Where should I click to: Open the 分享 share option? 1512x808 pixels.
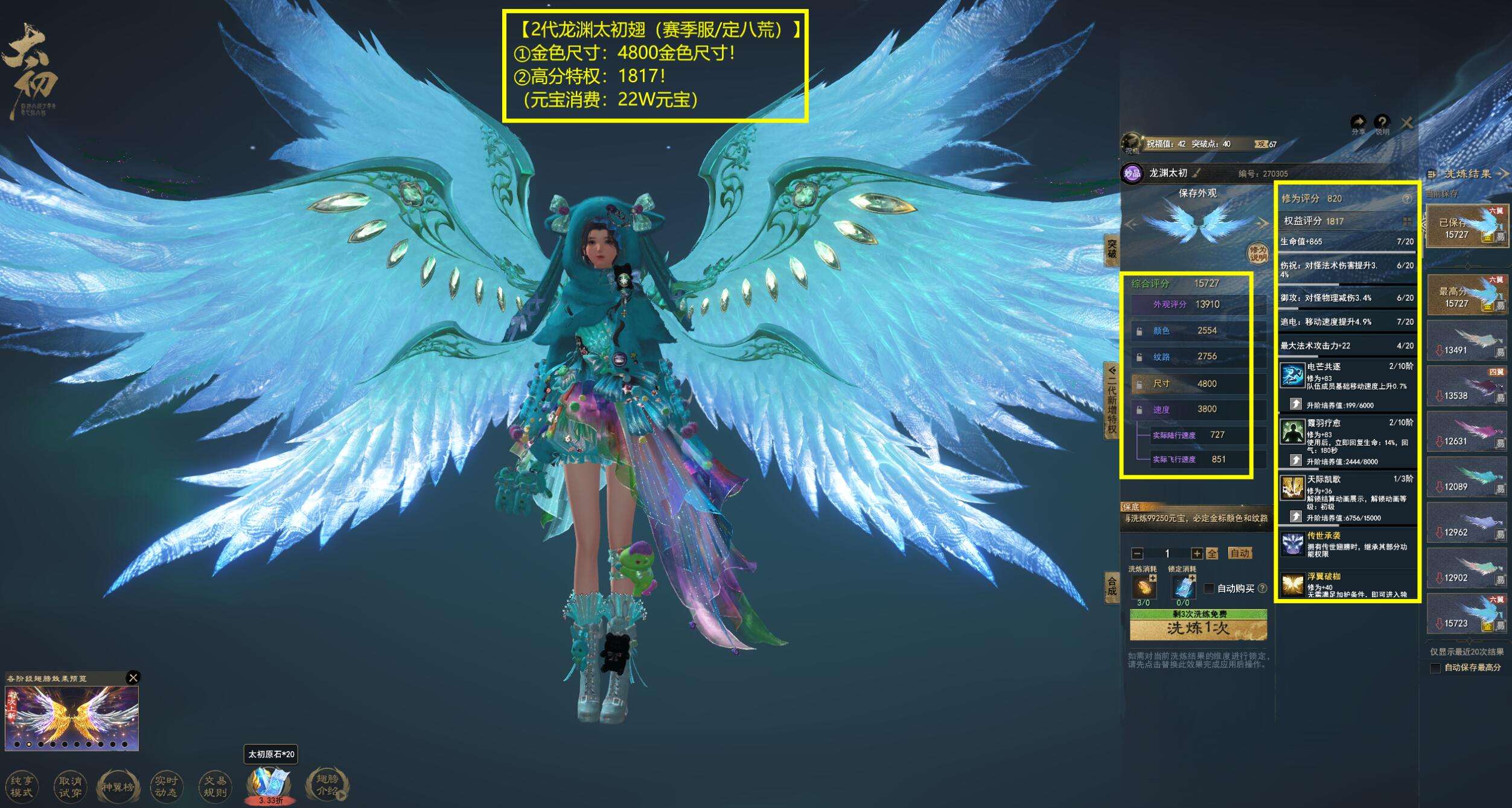[1358, 124]
